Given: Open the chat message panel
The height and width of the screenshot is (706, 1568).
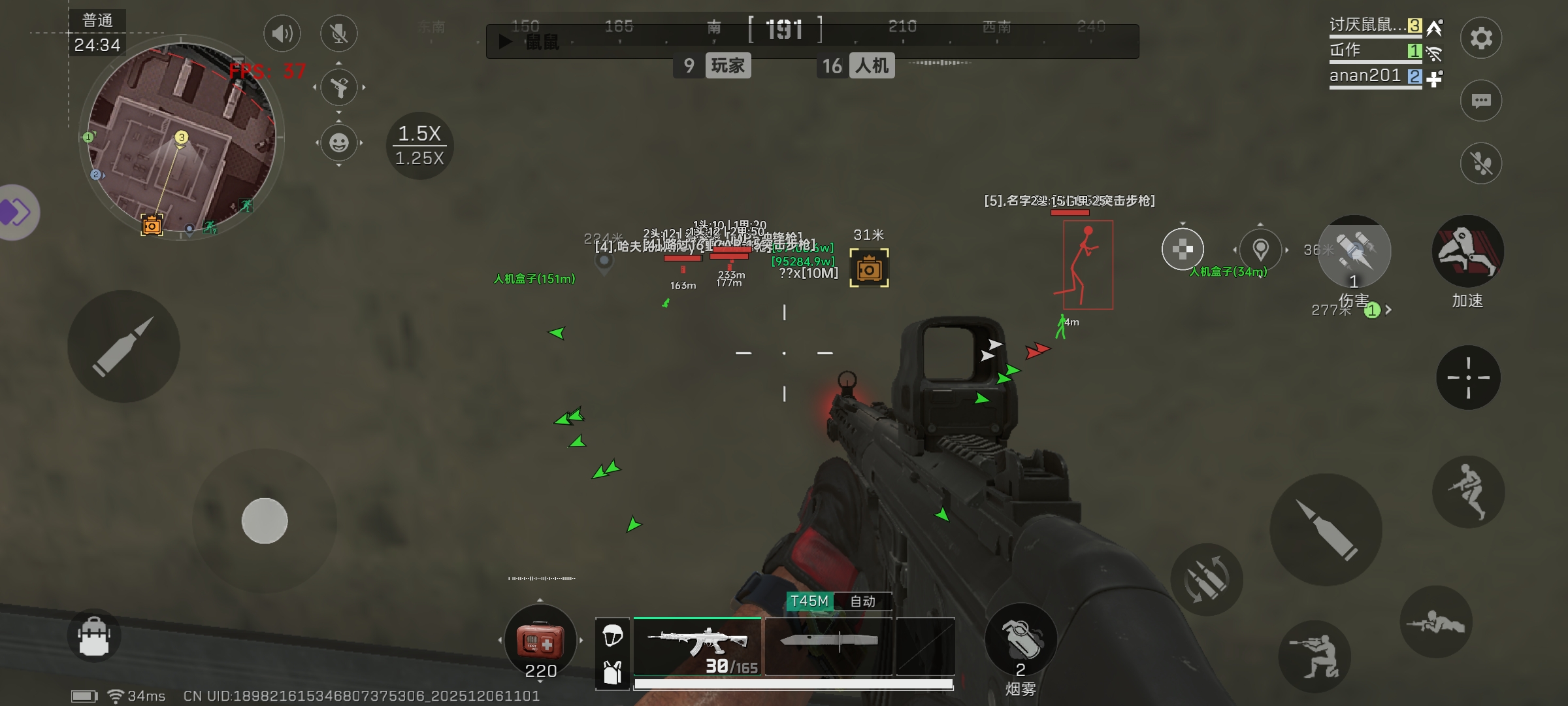Looking at the screenshot, I should [1480, 101].
